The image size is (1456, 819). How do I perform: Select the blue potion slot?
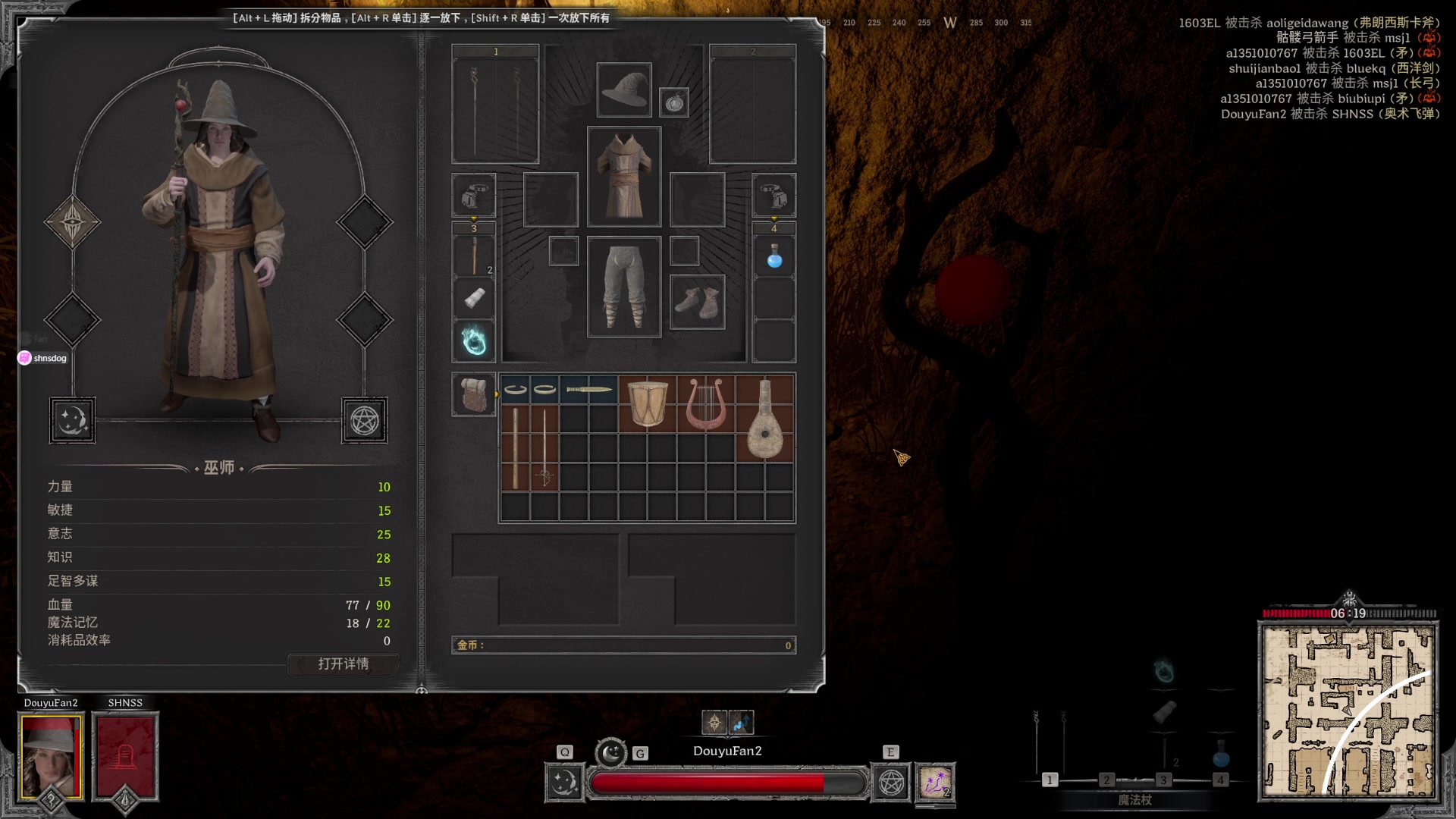click(773, 257)
